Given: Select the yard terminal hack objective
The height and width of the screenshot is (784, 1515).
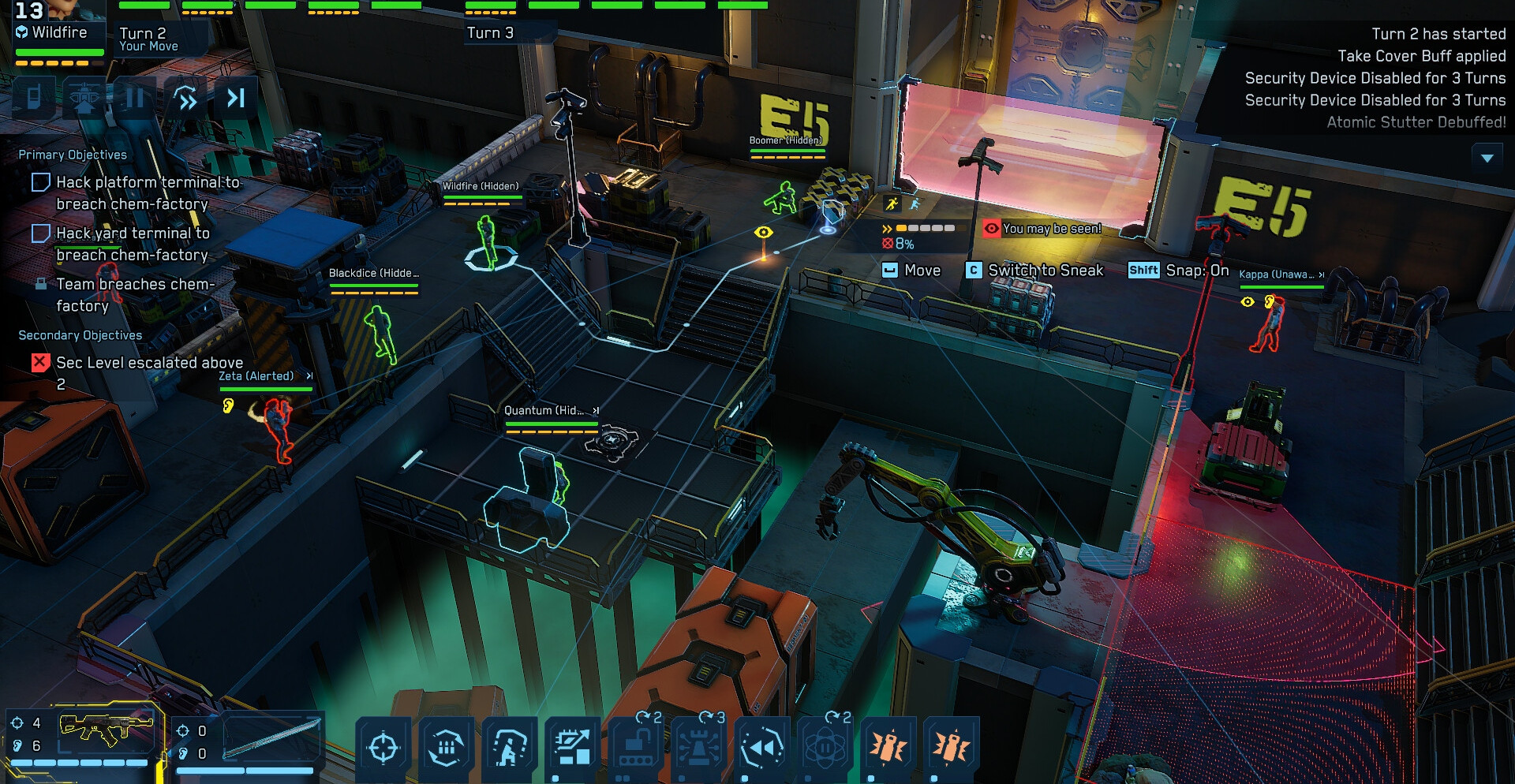Looking at the screenshot, I should click(133, 244).
